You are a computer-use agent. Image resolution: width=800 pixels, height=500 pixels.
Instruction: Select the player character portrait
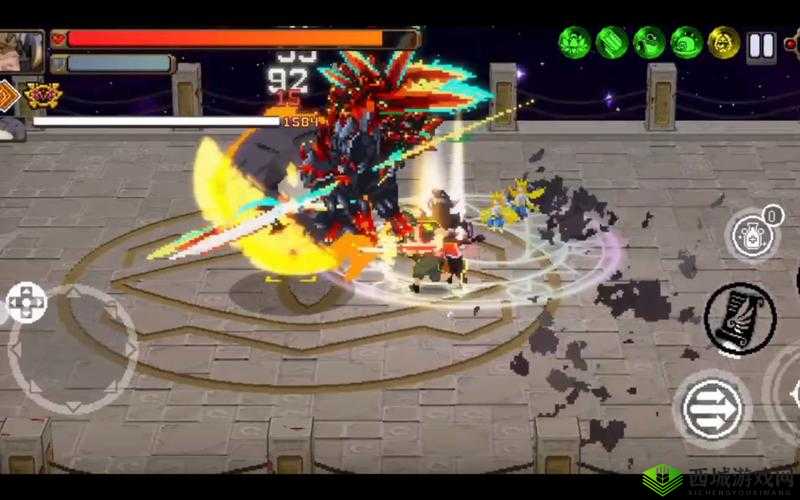[20, 48]
